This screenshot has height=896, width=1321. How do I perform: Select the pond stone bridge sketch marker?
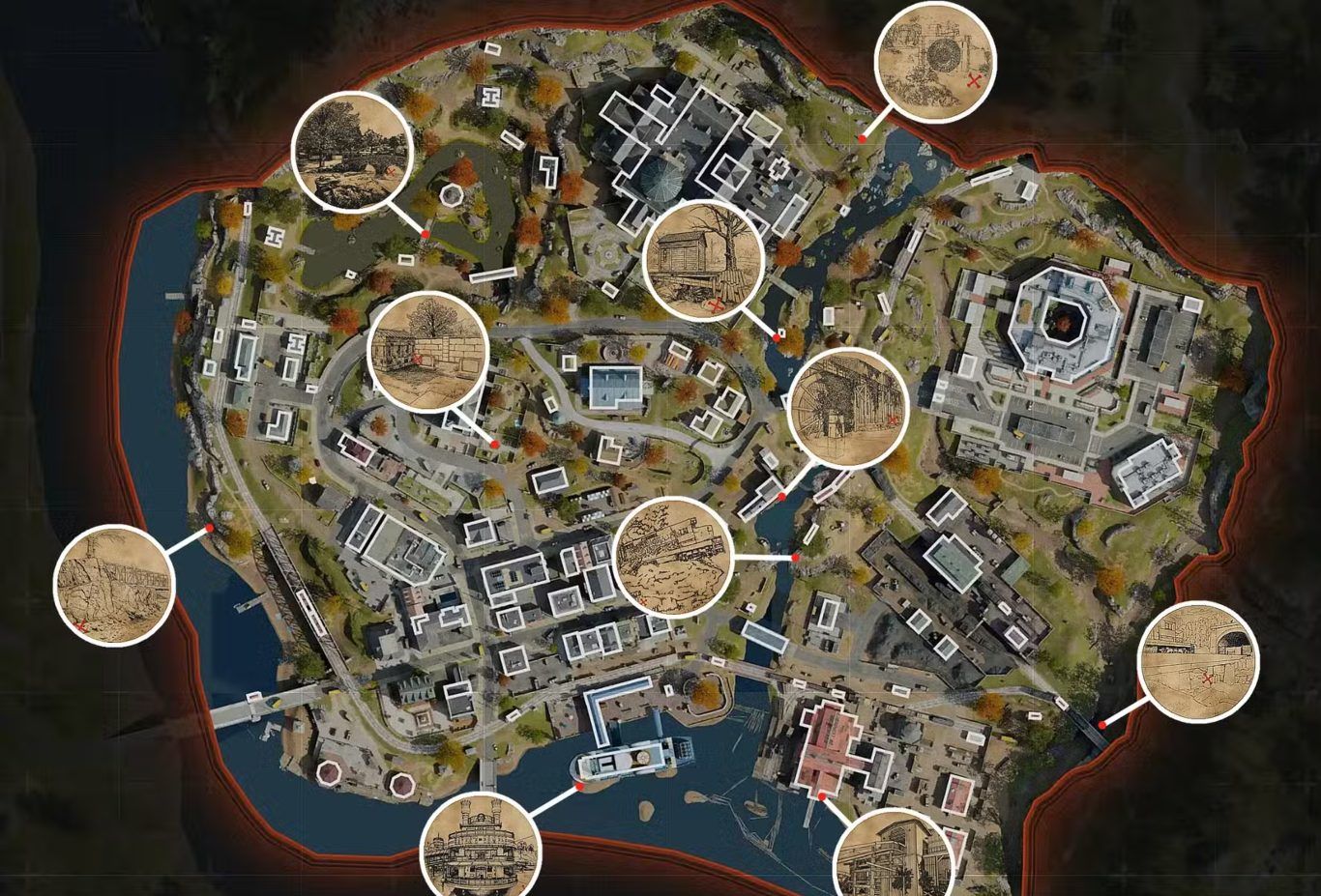351,153
